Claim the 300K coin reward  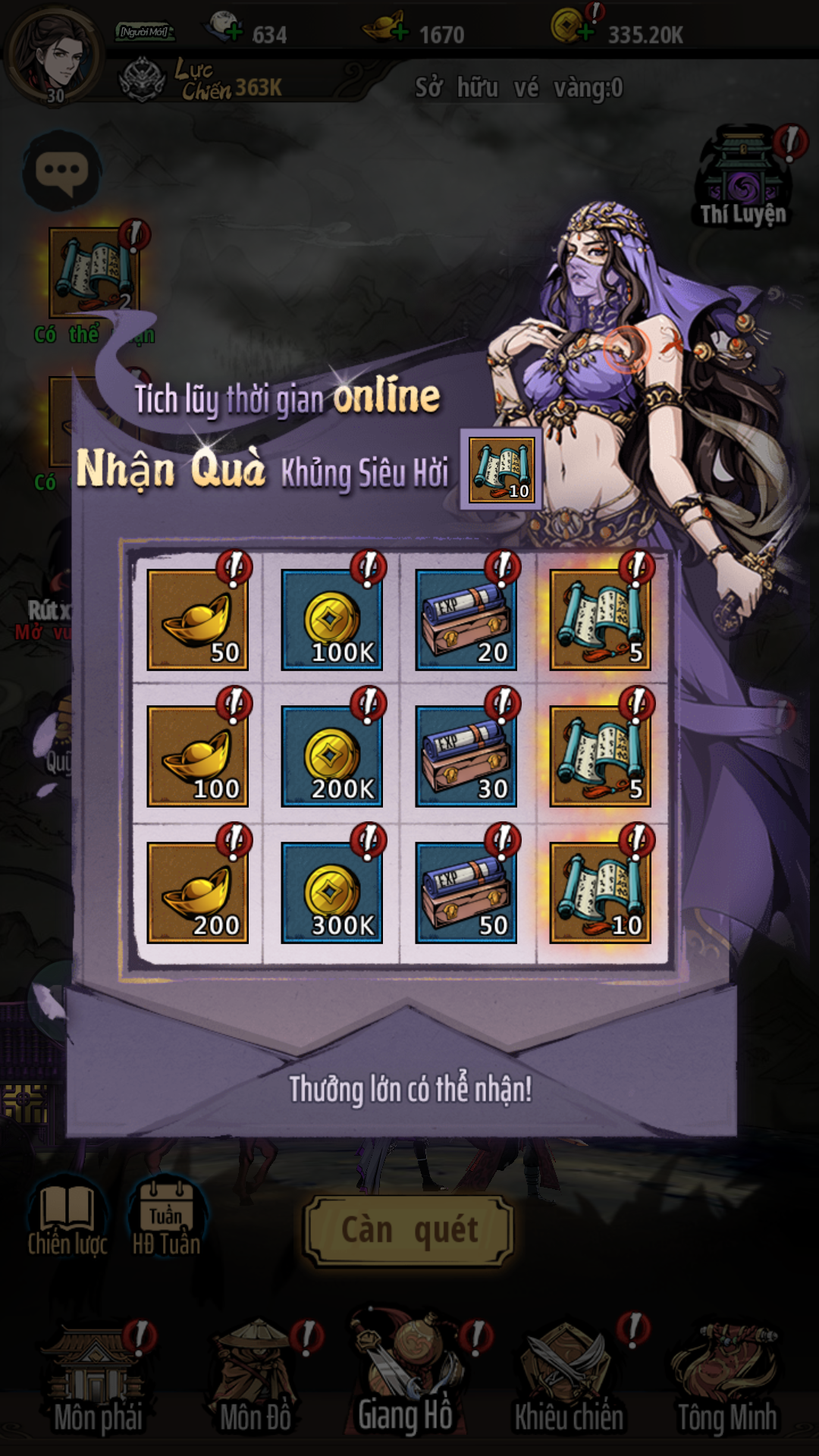(331, 893)
